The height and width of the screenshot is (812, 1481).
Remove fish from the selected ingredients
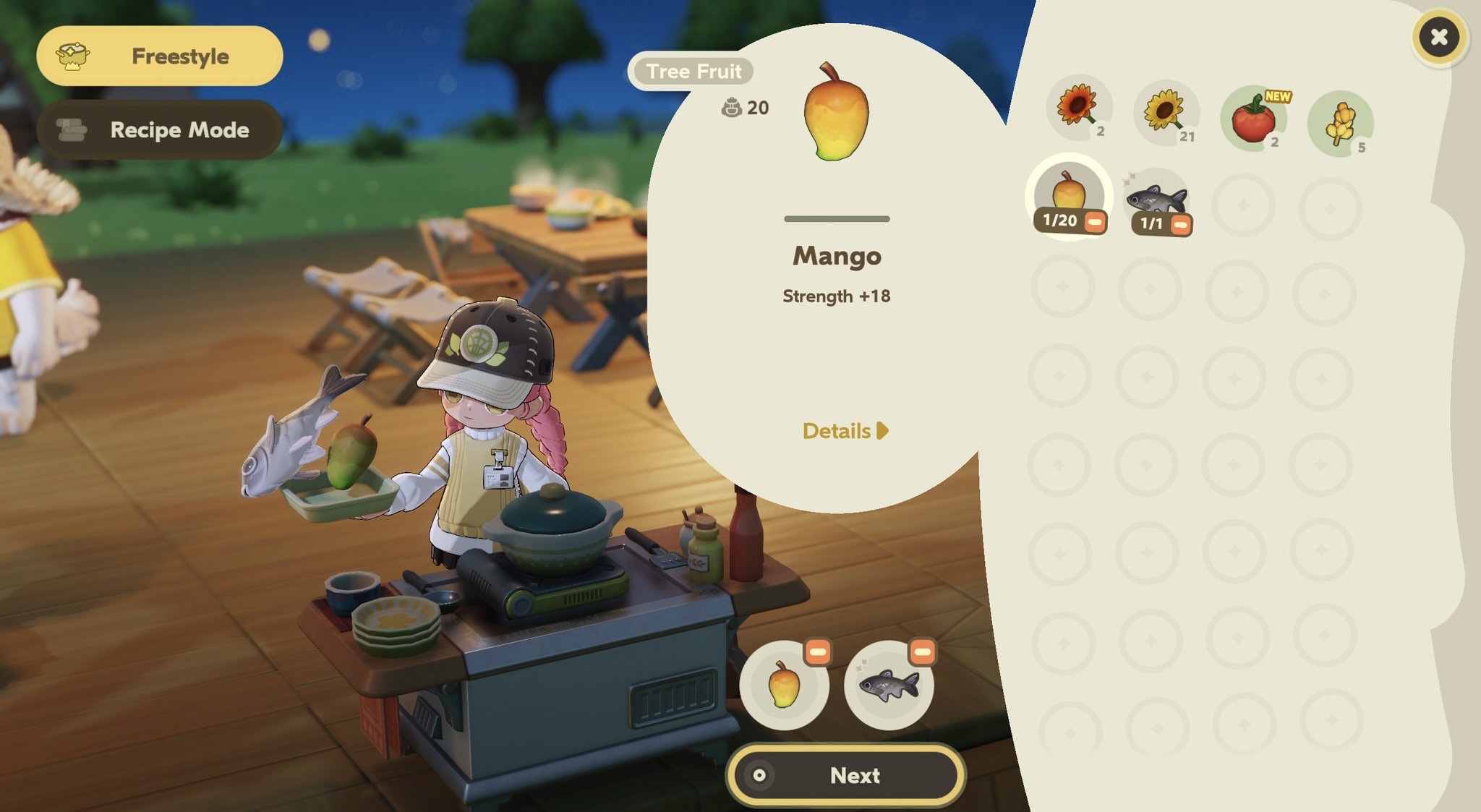pos(922,653)
